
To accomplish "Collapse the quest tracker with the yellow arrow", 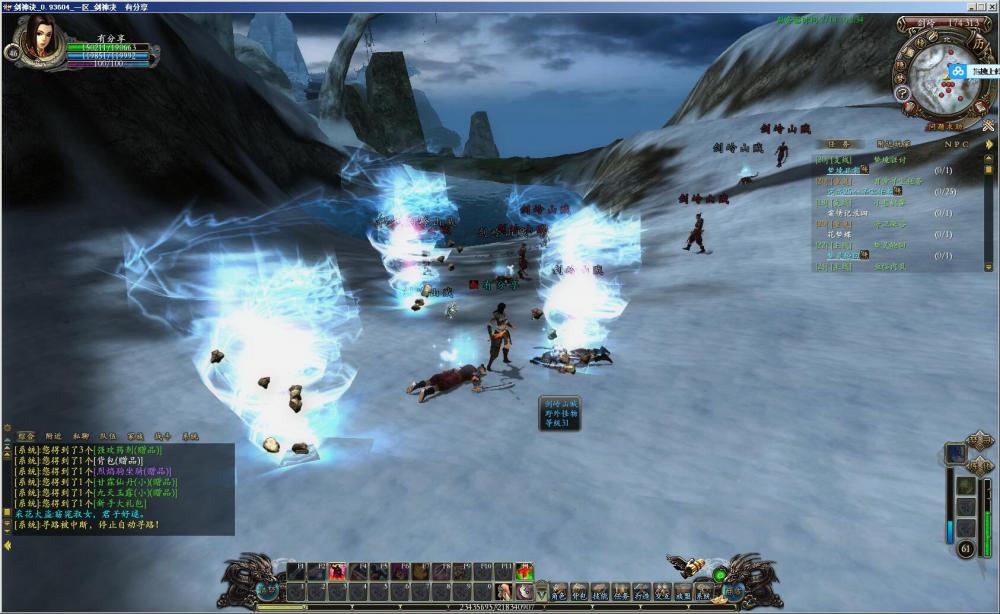I will tap(989, 145).
